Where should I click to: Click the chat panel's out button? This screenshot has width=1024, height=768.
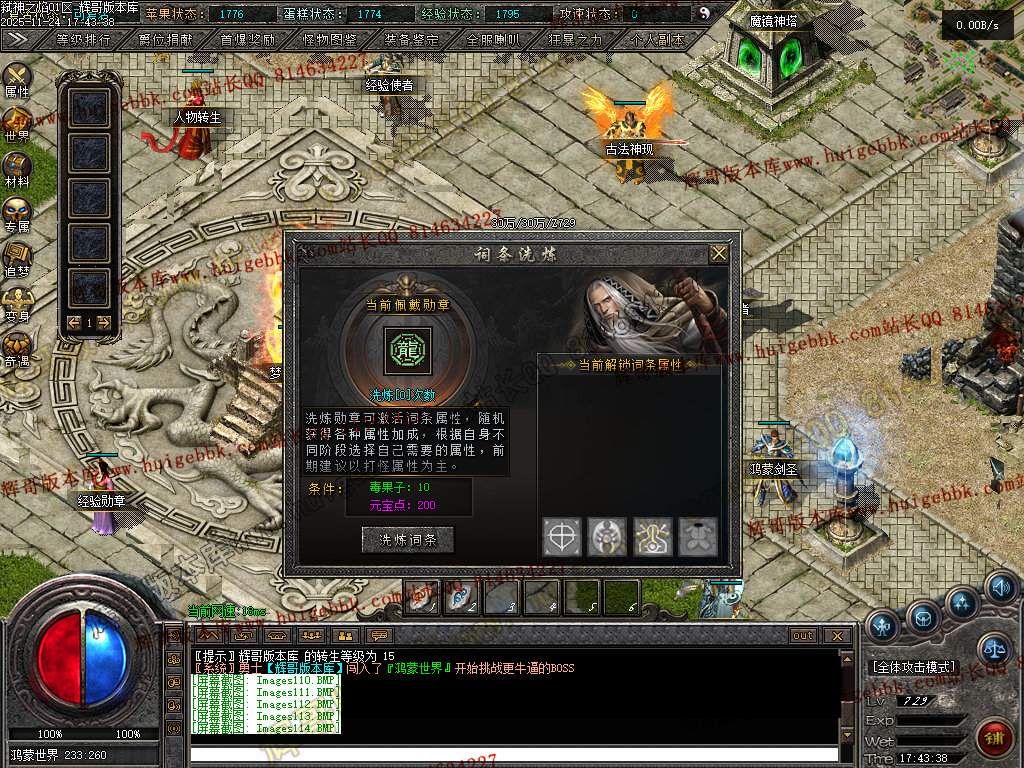tap(803, 635)
